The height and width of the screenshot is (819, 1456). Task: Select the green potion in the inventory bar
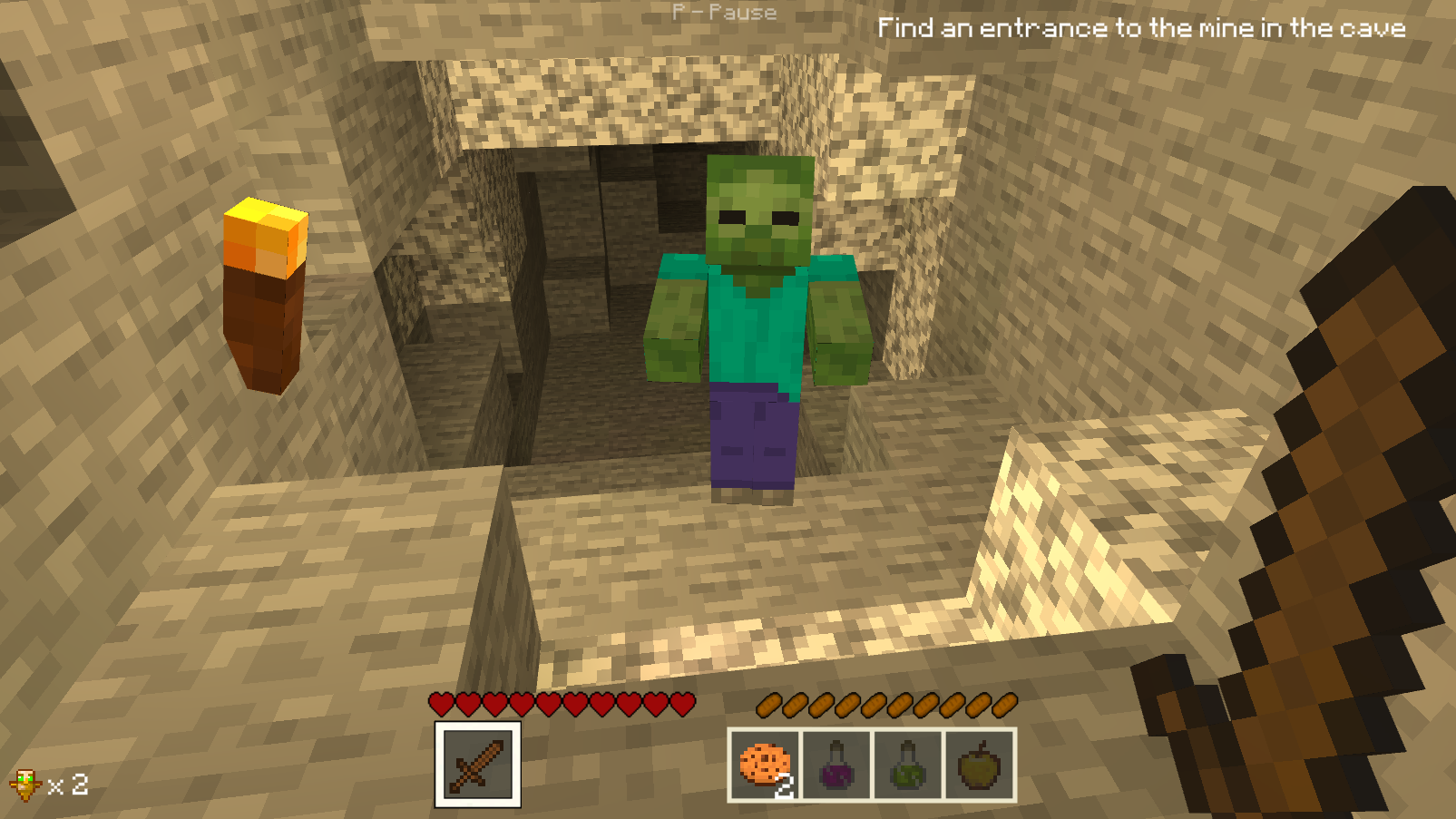pos(907,766)
